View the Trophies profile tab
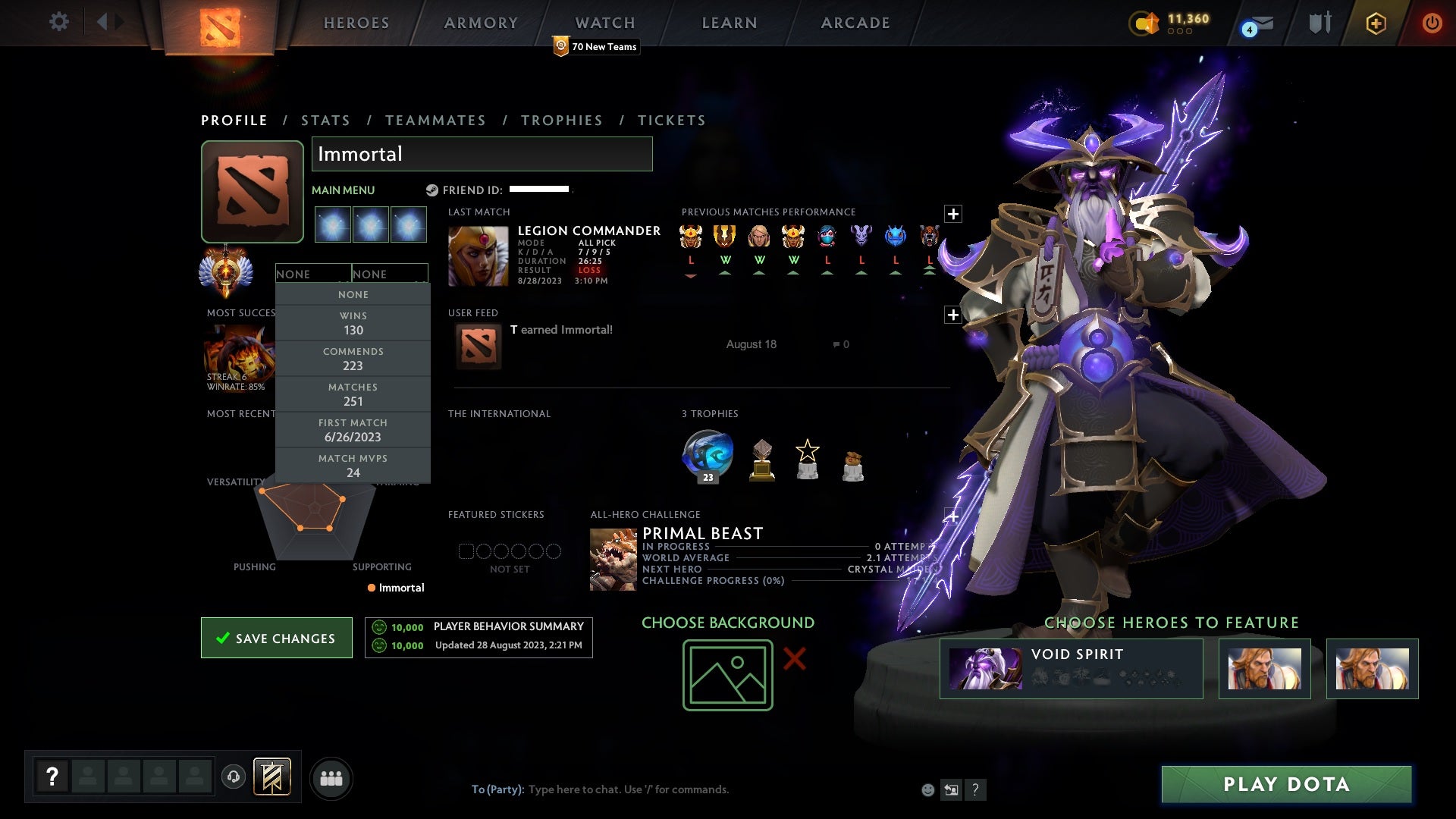 pyautogui.click(x=561, y=121)
